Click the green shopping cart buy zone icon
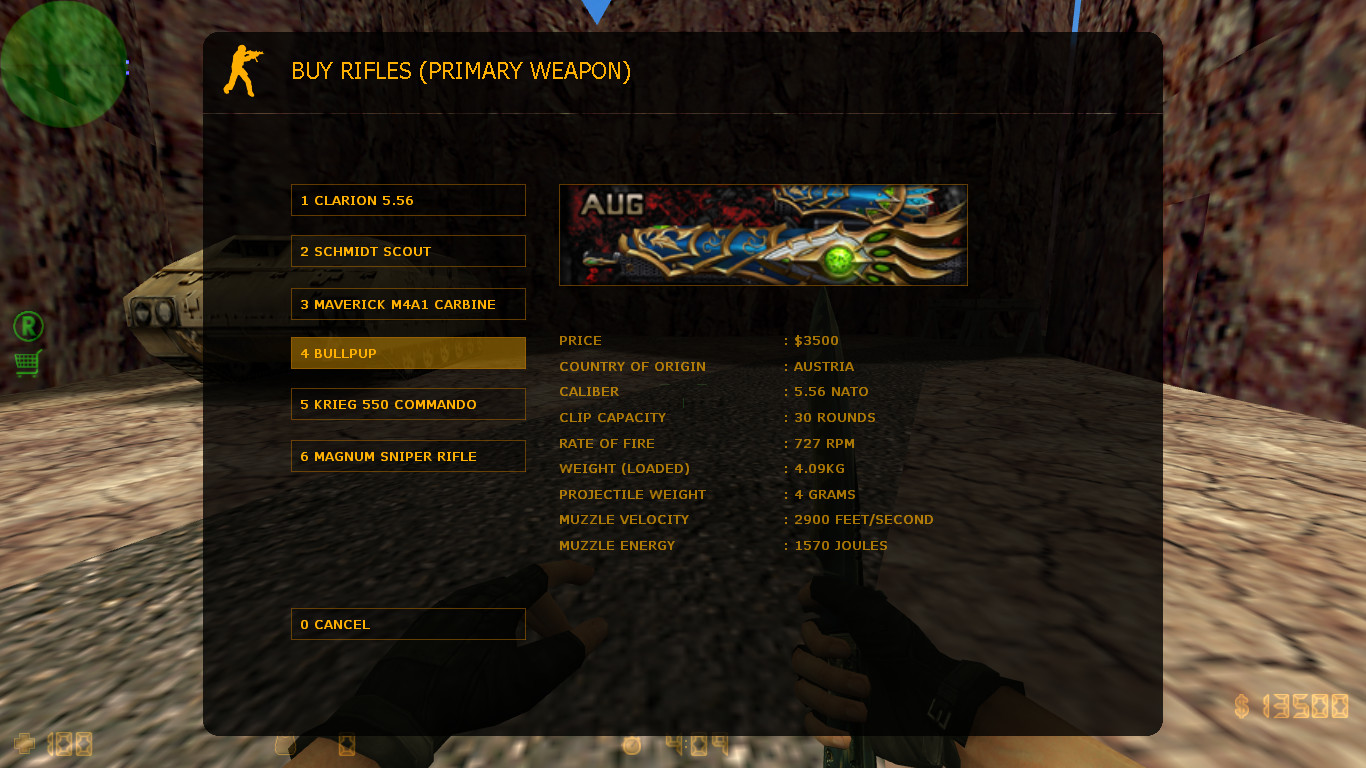1366x768 pixels. [x=27, y=363]
